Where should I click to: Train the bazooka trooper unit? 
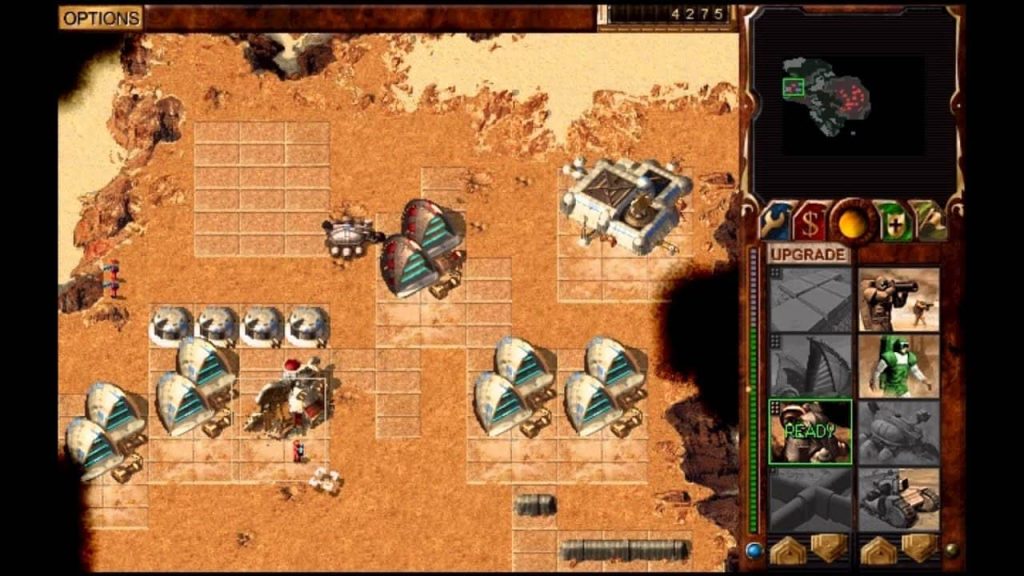[898, 298]
